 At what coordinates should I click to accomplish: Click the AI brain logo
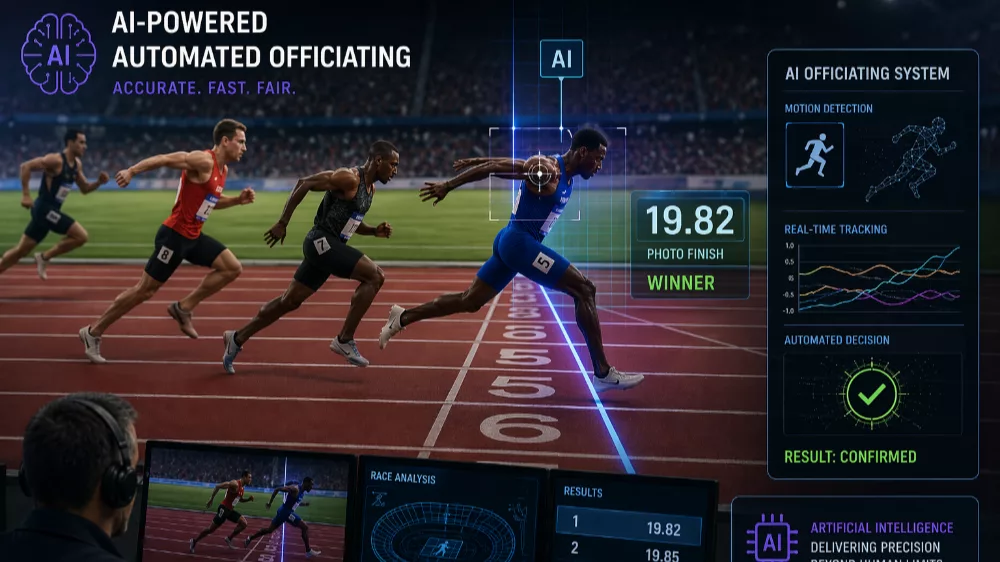[59, 54]
